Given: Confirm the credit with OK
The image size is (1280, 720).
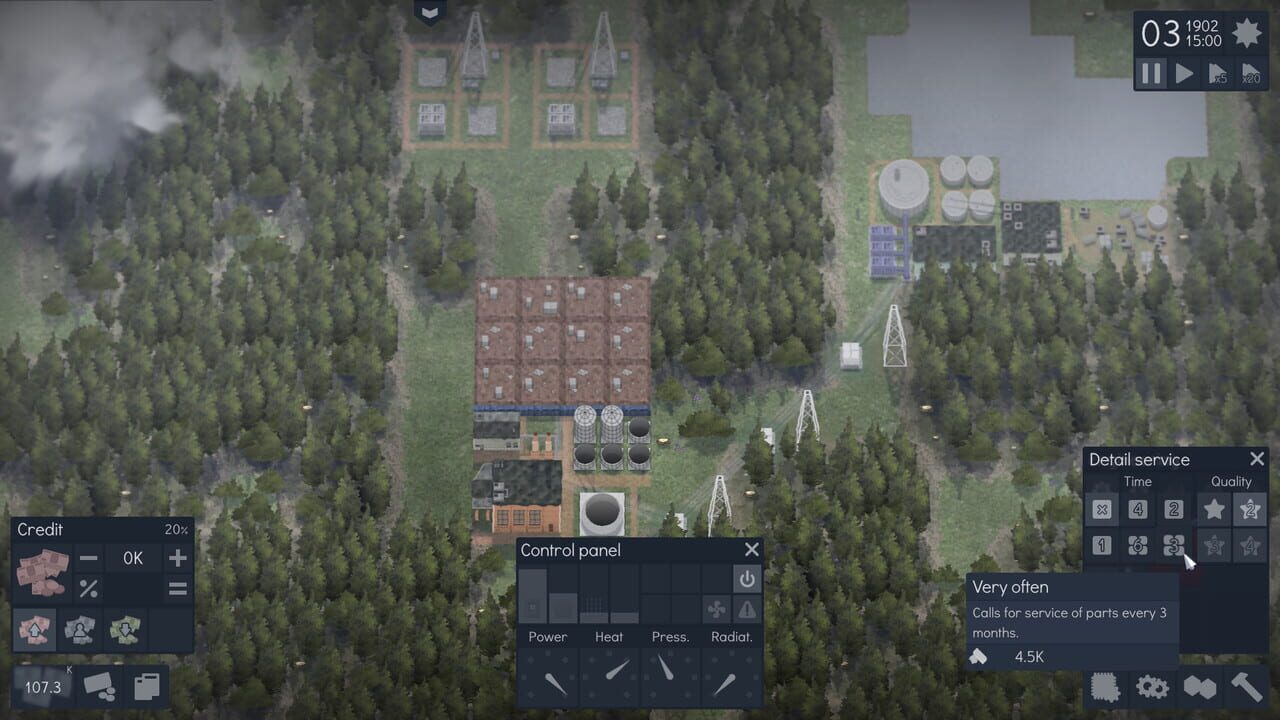Looking at the screenshot, I should (132, 558).
